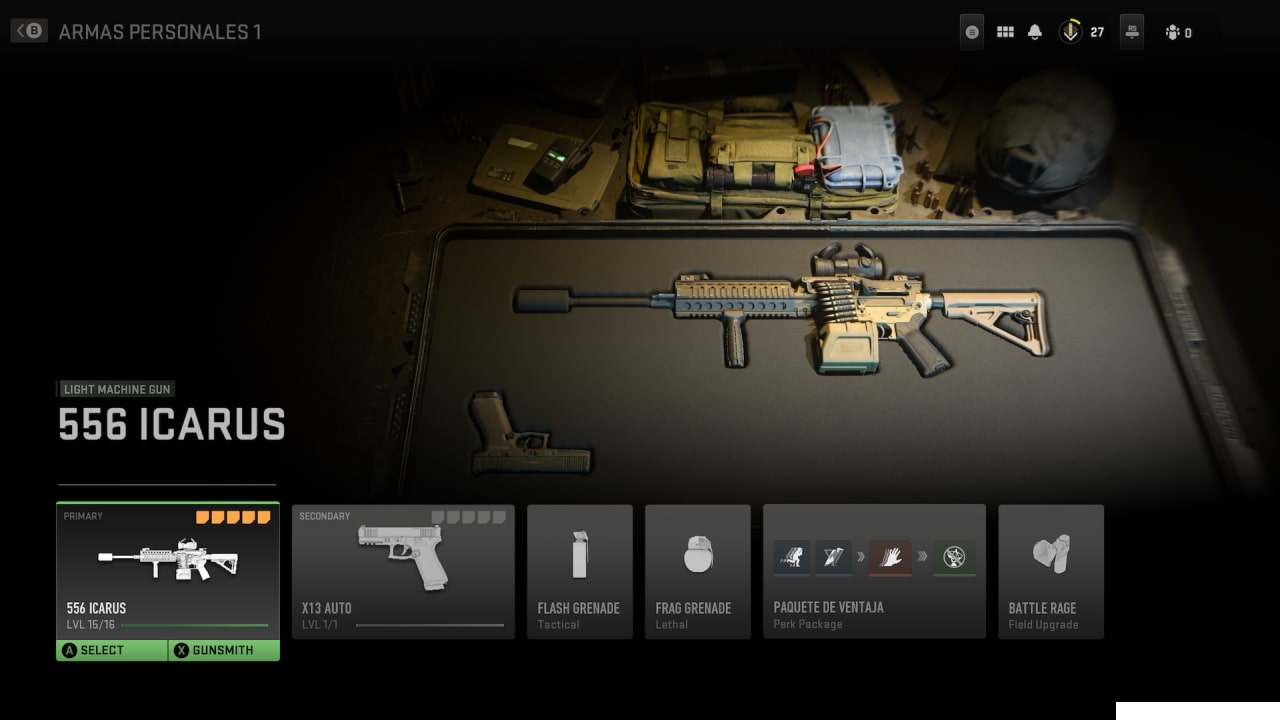Open the channels grid icon in top bar
The width and height of the screenshot is (1280, 720).
(x=1005, y=31)
